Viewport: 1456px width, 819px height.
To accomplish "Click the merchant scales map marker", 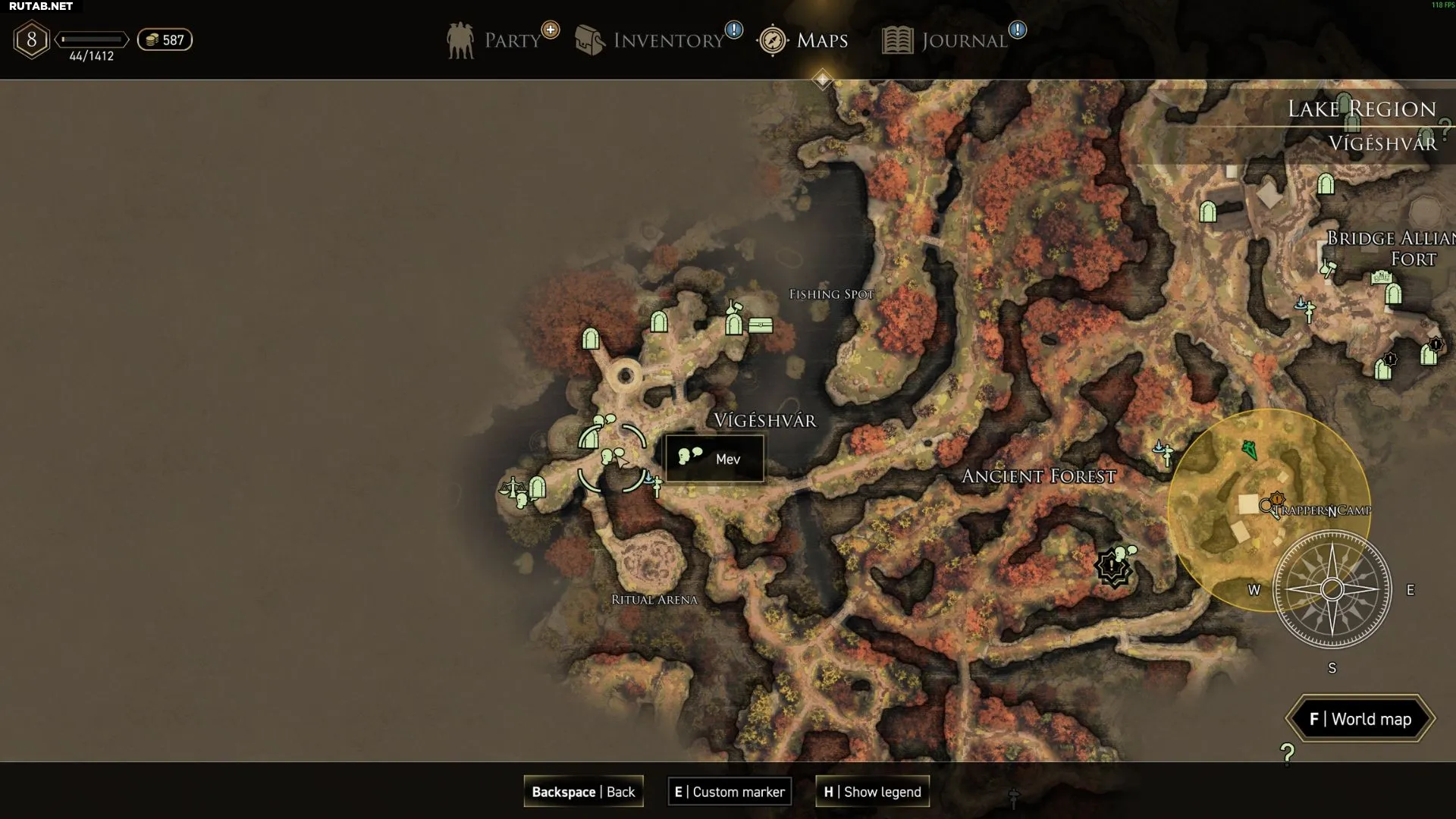I will (x=512, y=486).
